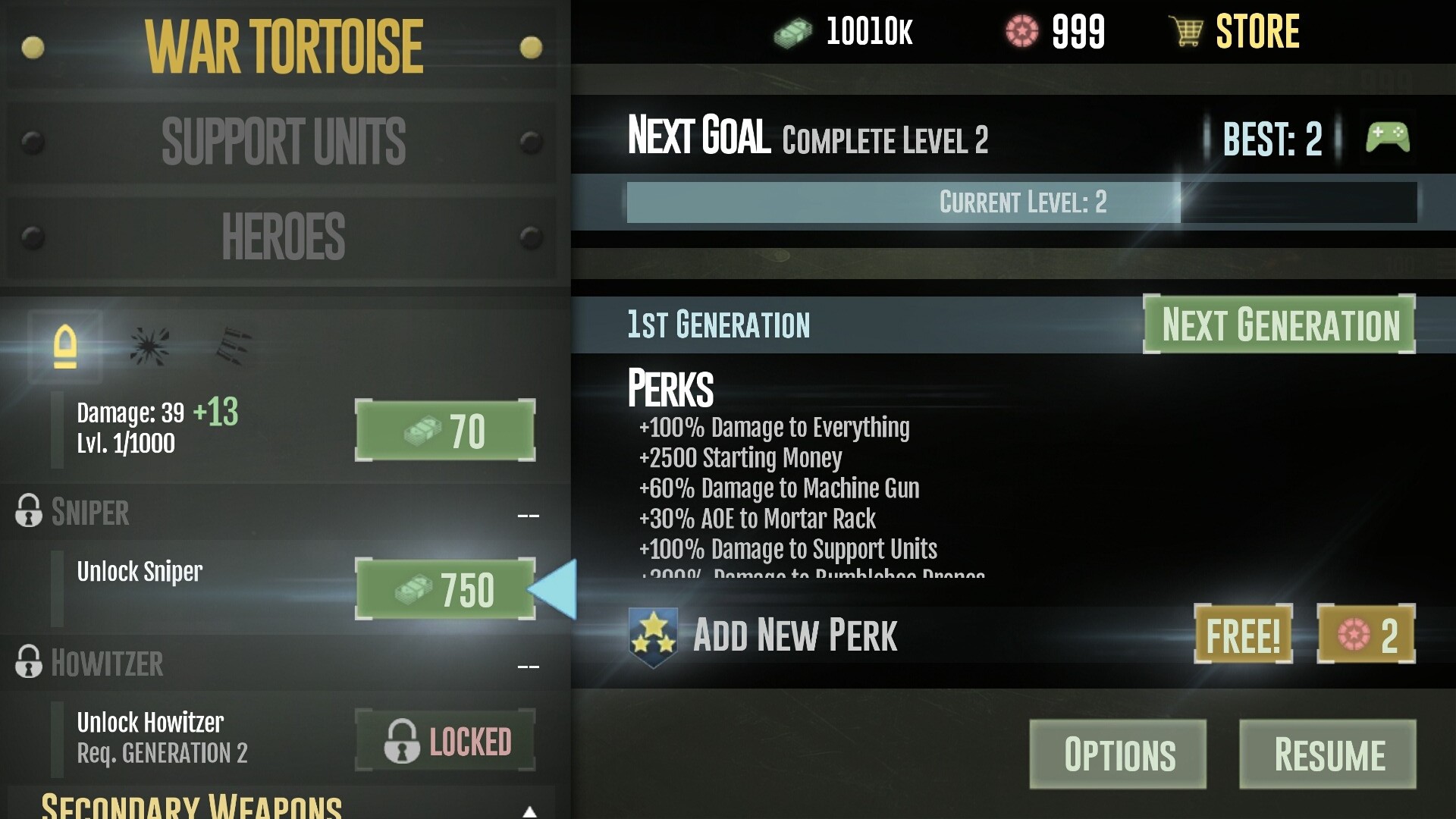Open the Options menu

pos(1118,755)
